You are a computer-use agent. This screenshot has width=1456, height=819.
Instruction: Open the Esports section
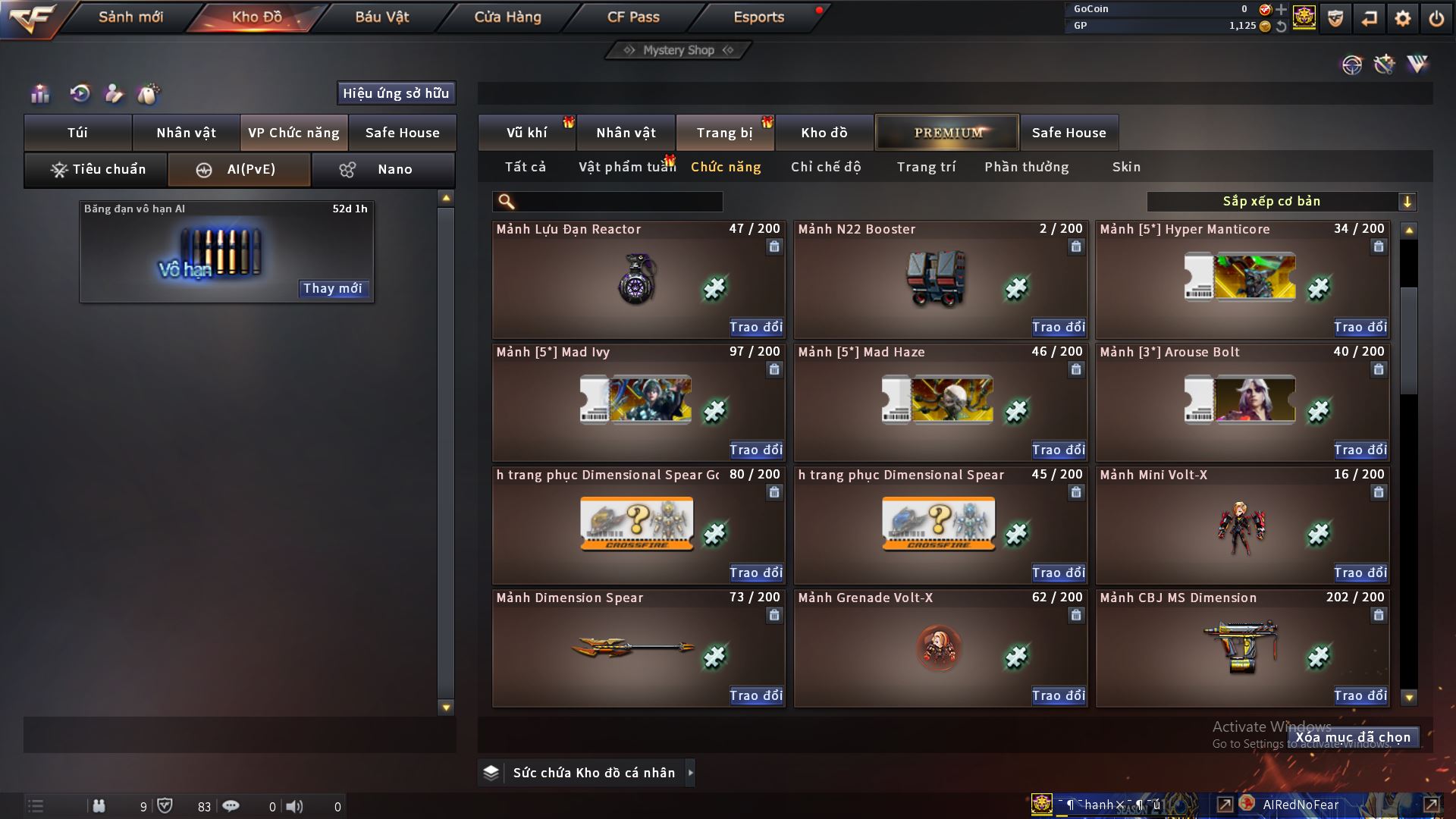[x=758, y=17]
